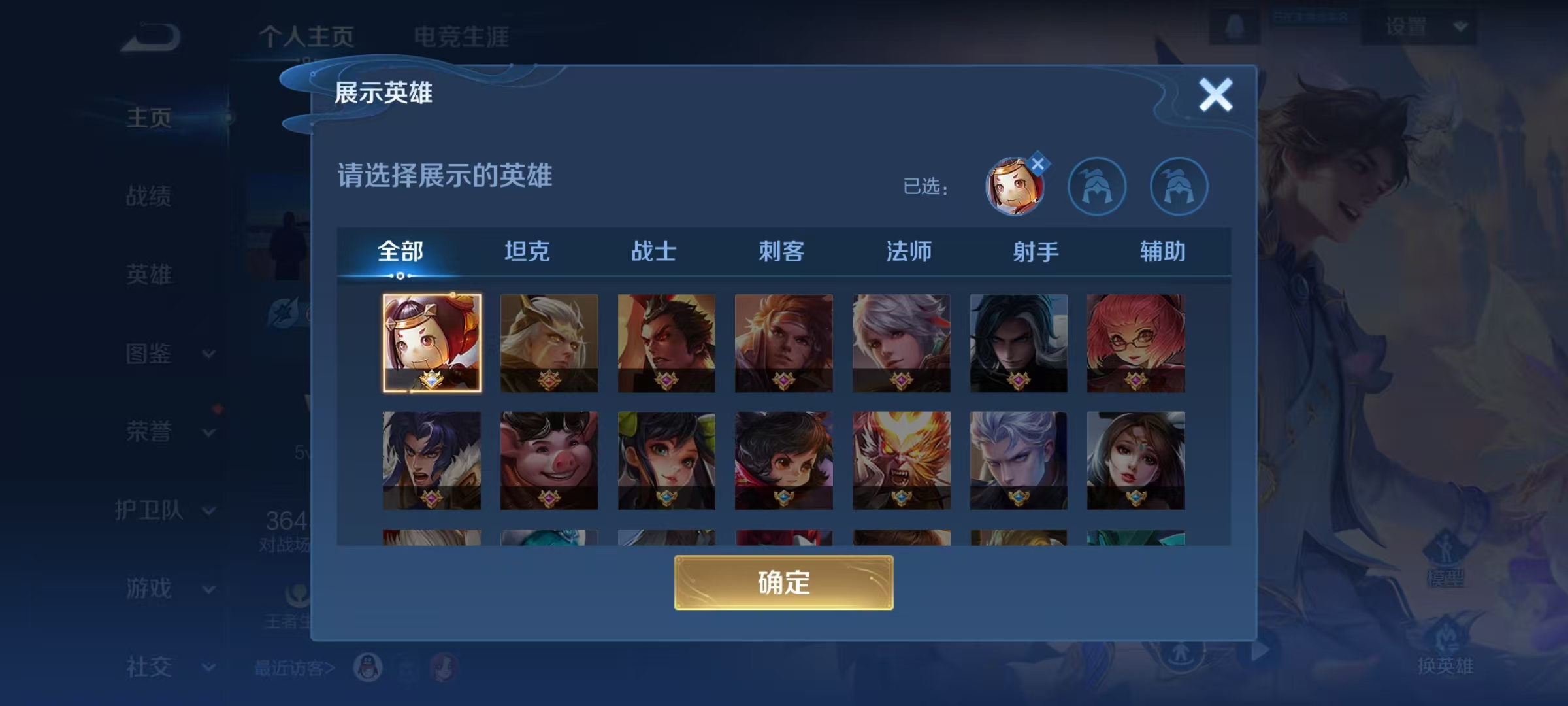This screenshot has width=1568, height=706.
Task: Expand the 图鉴 sidebar section
Action: (149, 354)
